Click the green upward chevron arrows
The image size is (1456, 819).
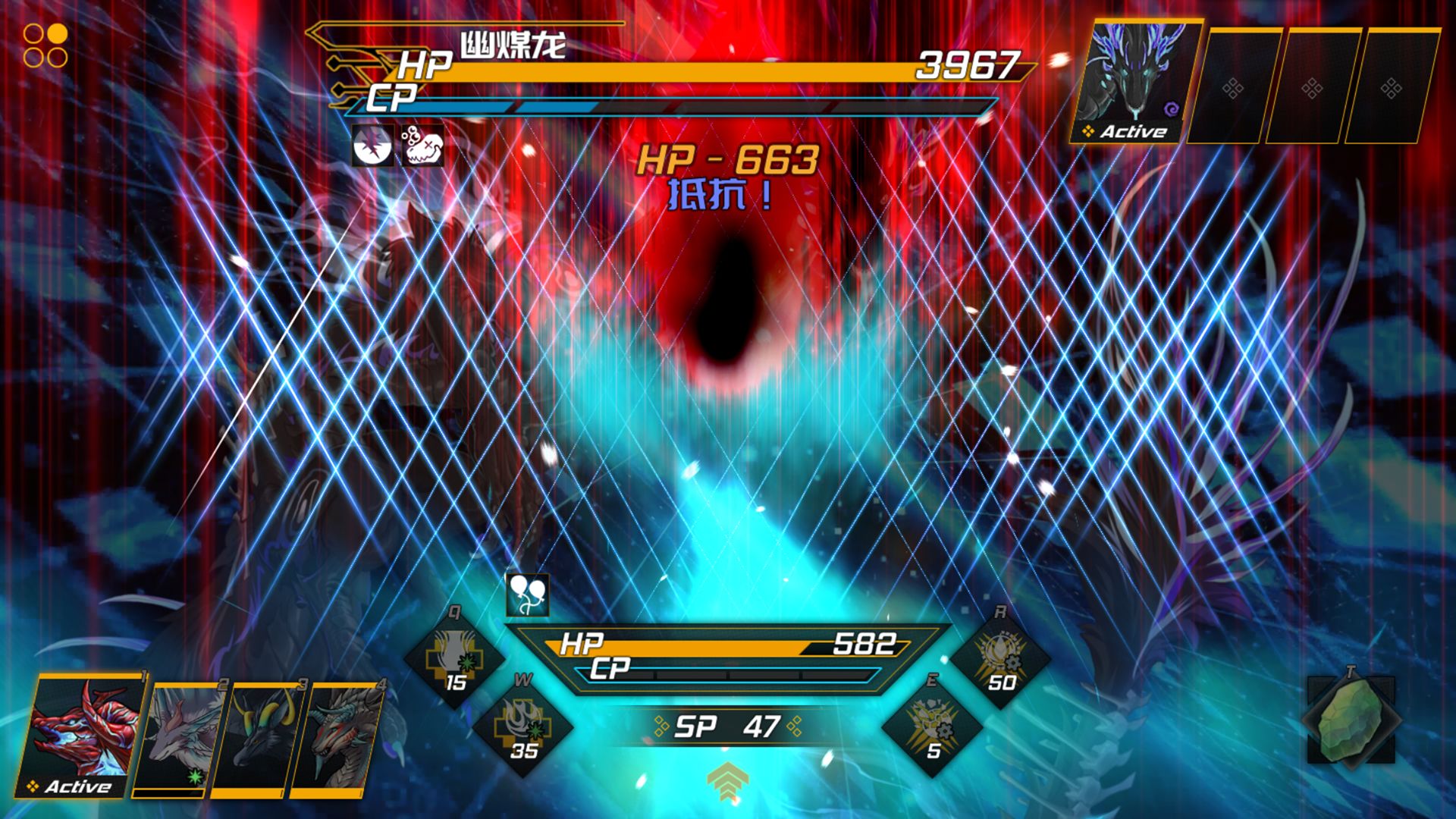[727, 781]
